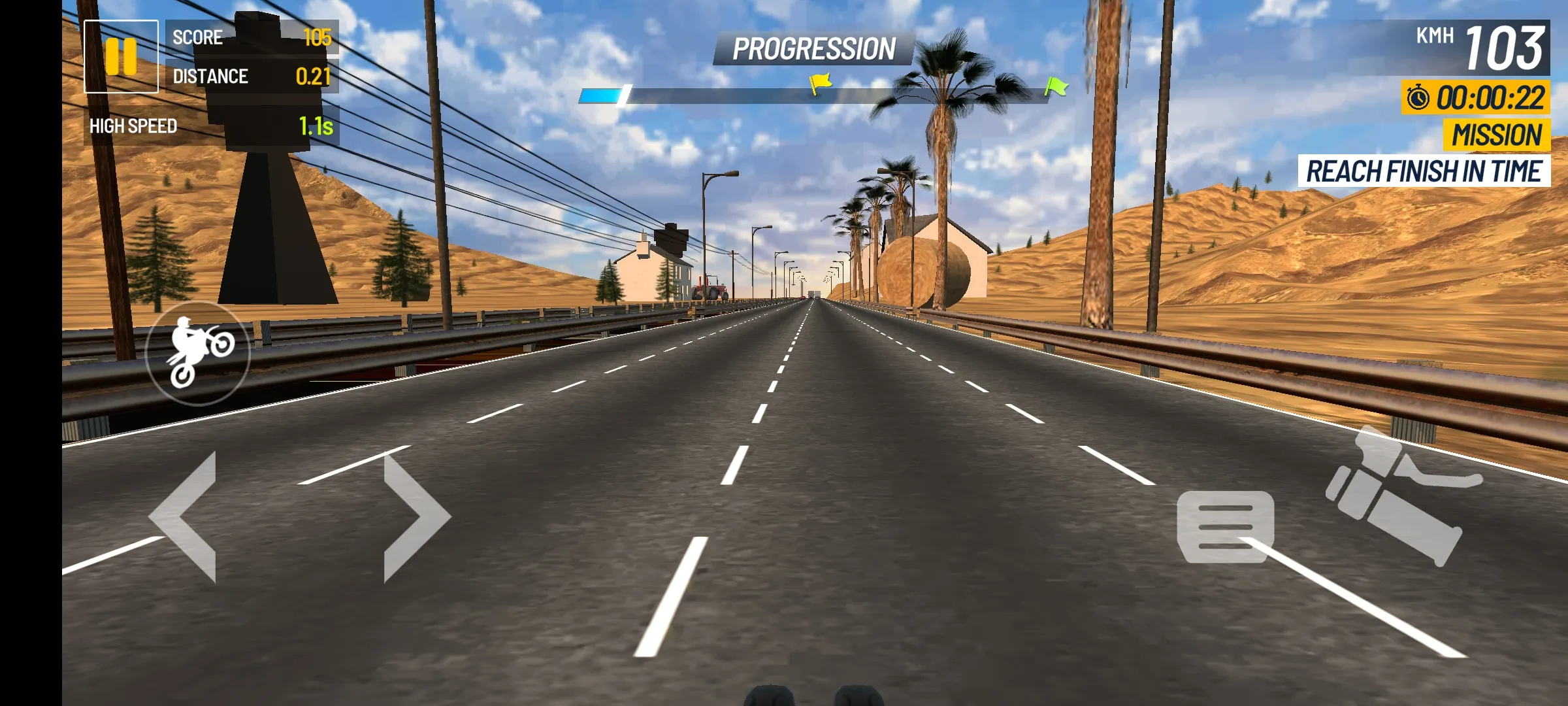Steer right with the right arrow
1568x706 pixels.
coord(414,516)
